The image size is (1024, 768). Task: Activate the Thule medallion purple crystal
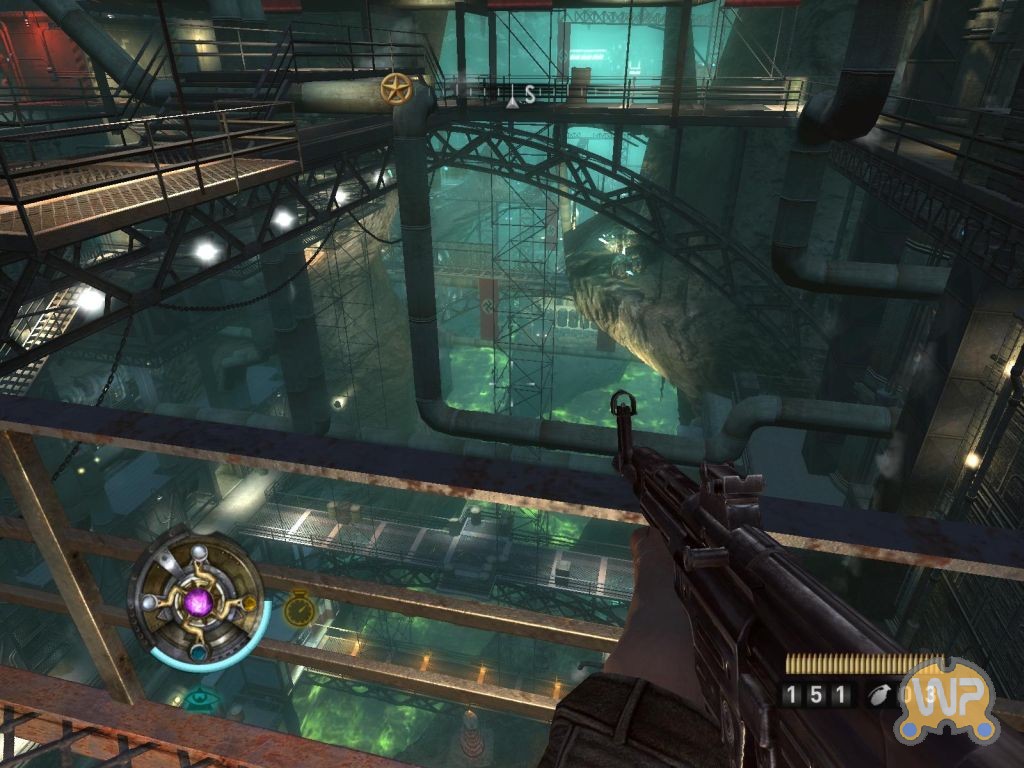pyautogui.click(x=199, y=602)
